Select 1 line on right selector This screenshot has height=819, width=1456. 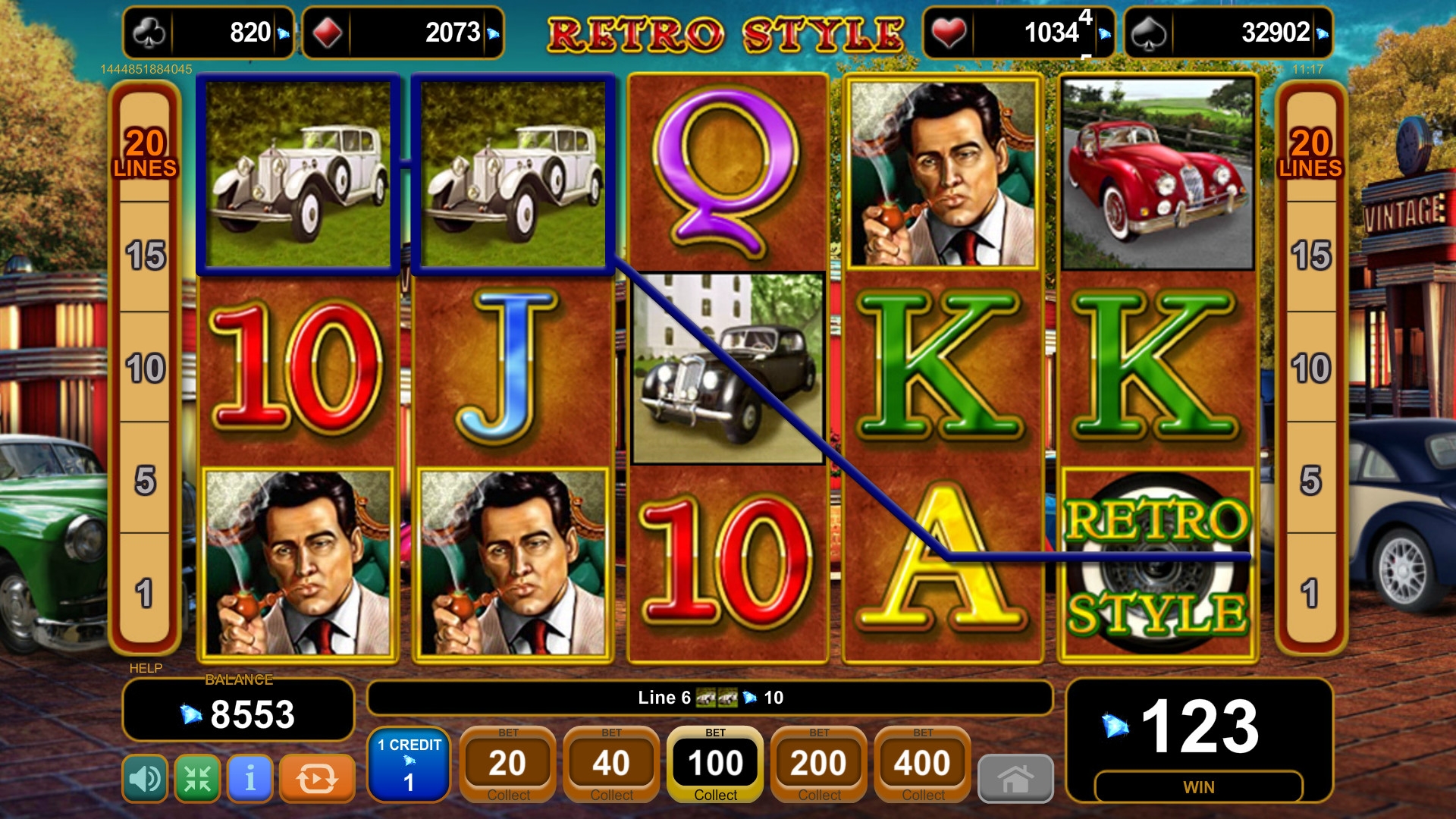pyautogui.click(x=1310, y=593)
